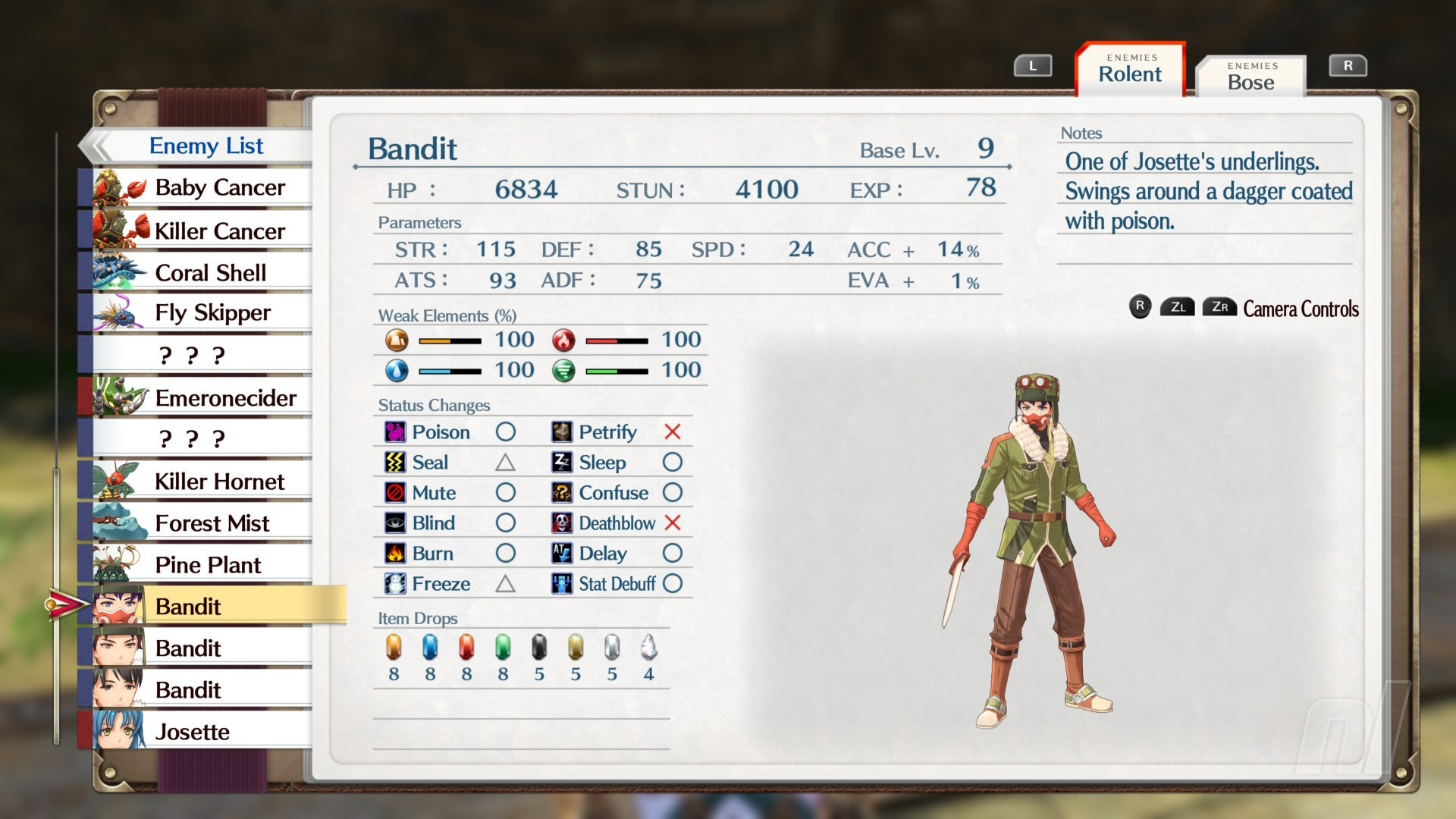The image size is (1456, 819).
Task: Select Emeronecider from the list
Action: coord(202,397)
